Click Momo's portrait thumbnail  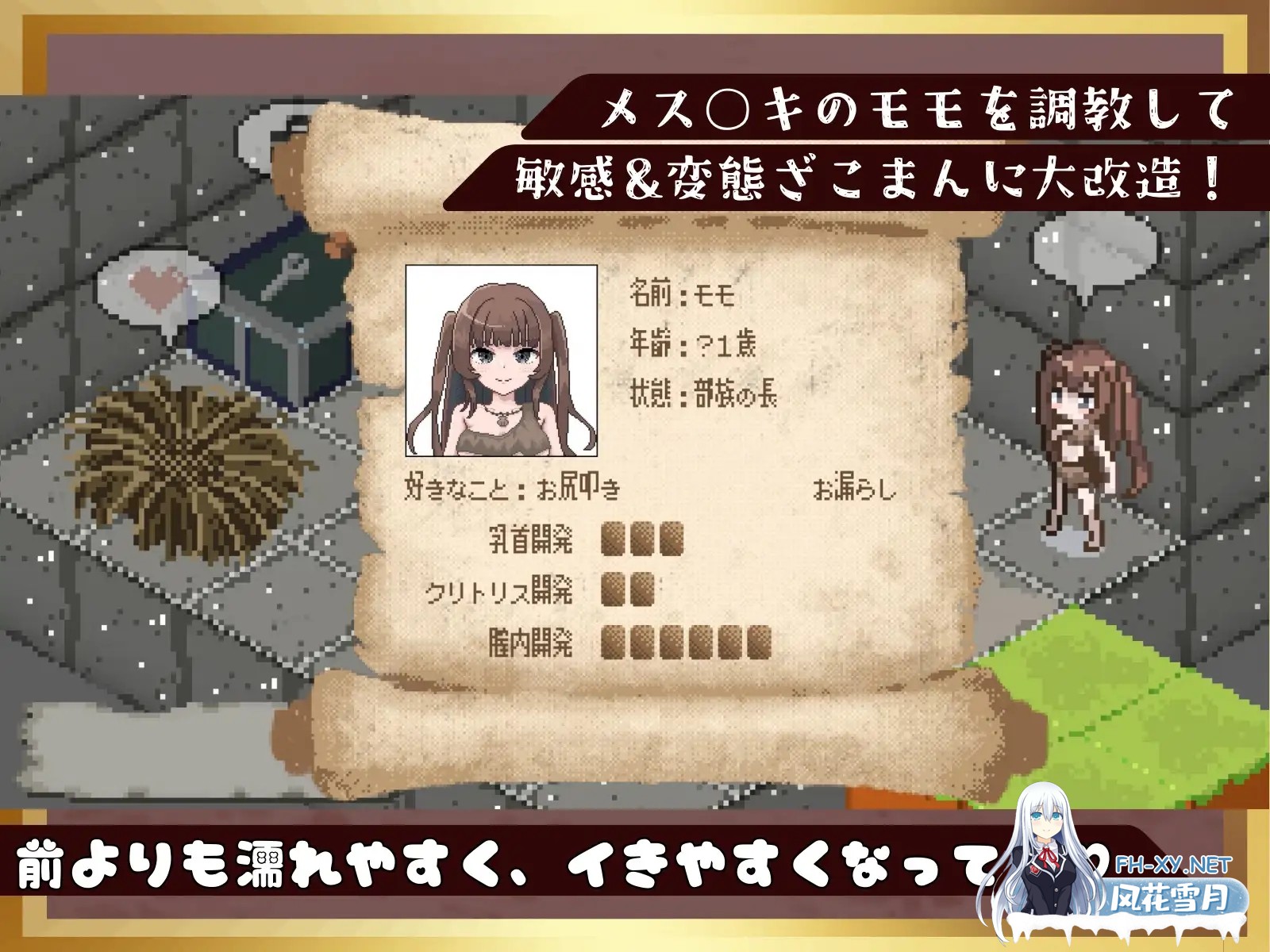coord(502,361)
